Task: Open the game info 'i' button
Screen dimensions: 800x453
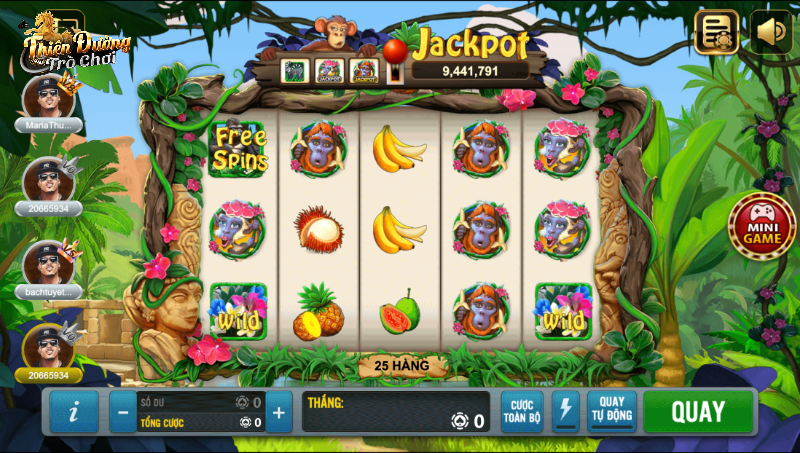Action: coord(75,411)
